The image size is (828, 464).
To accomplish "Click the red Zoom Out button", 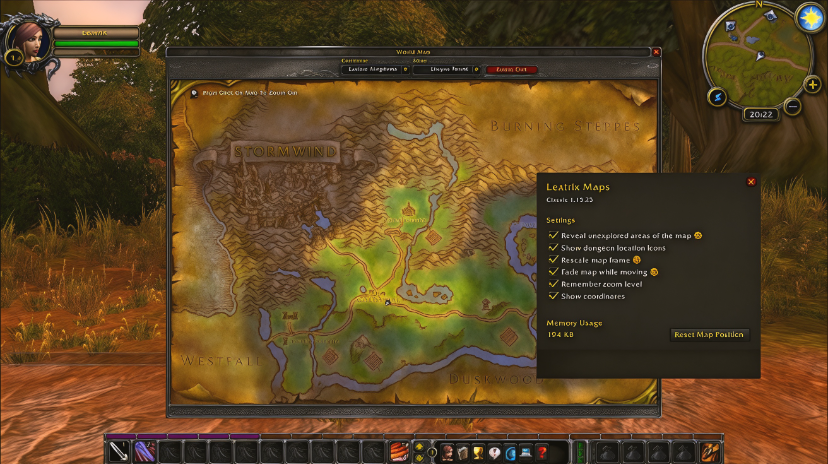I will pyautogui.click(x=511, y=69).
